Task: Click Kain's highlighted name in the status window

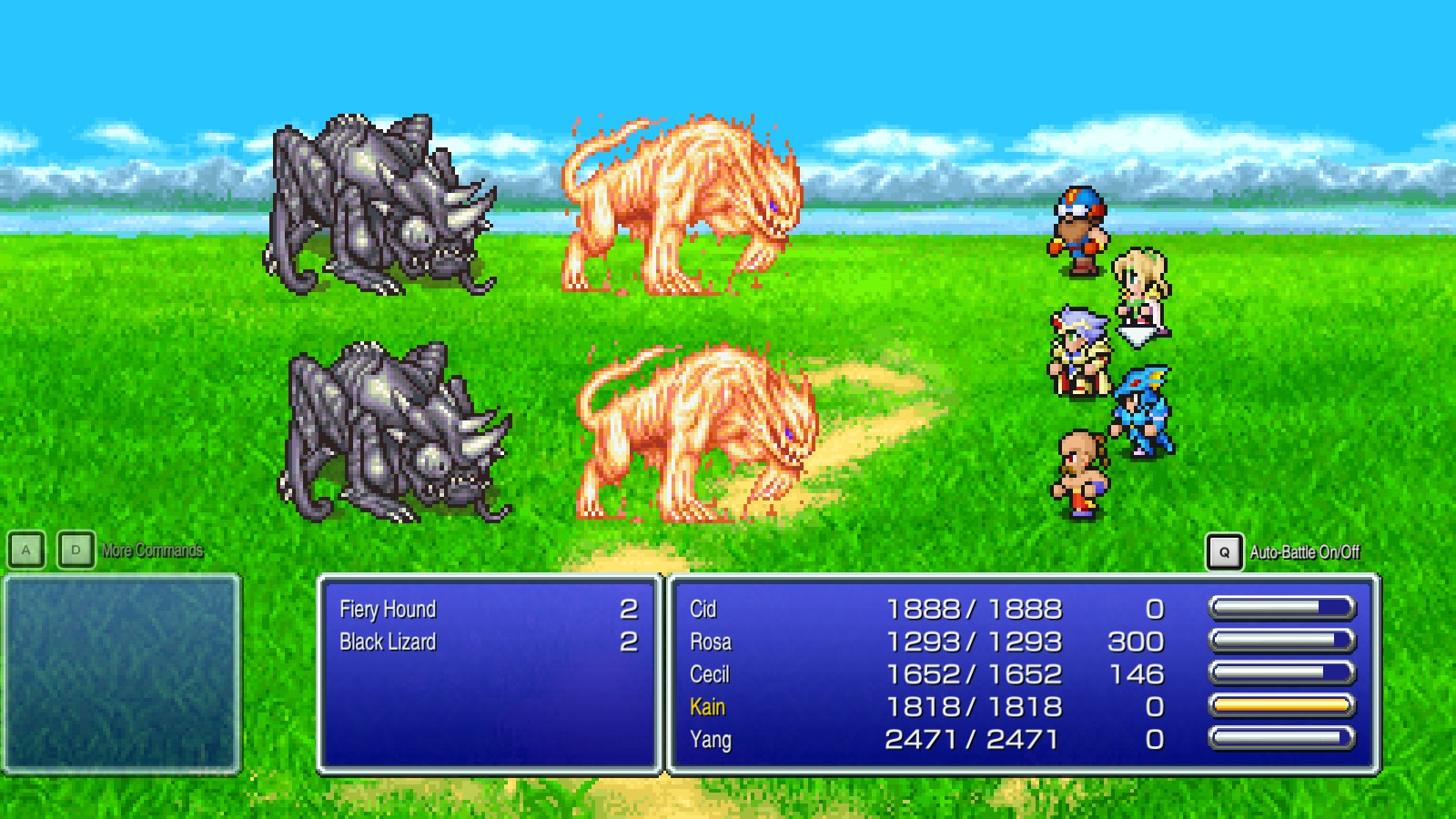Action: pyautogui.click(x=708, y=707)
